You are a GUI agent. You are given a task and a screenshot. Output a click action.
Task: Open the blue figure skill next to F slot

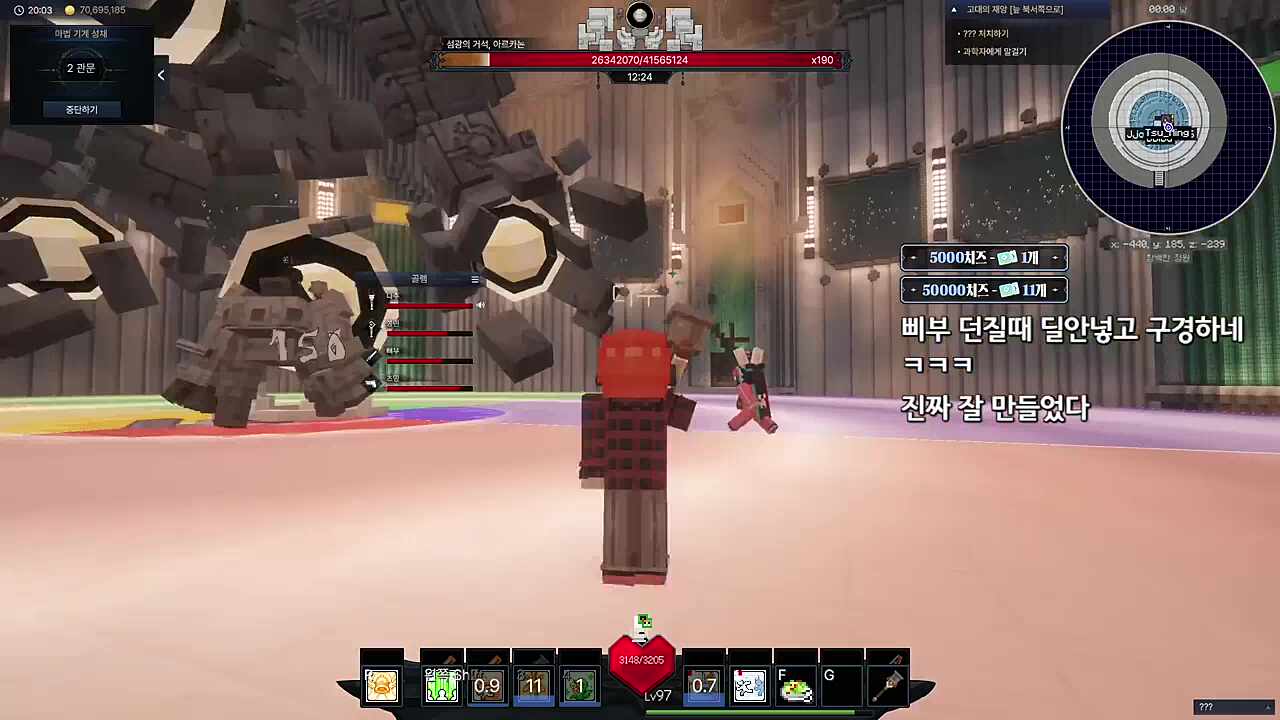pyautogui.click(x=749, y=685)
